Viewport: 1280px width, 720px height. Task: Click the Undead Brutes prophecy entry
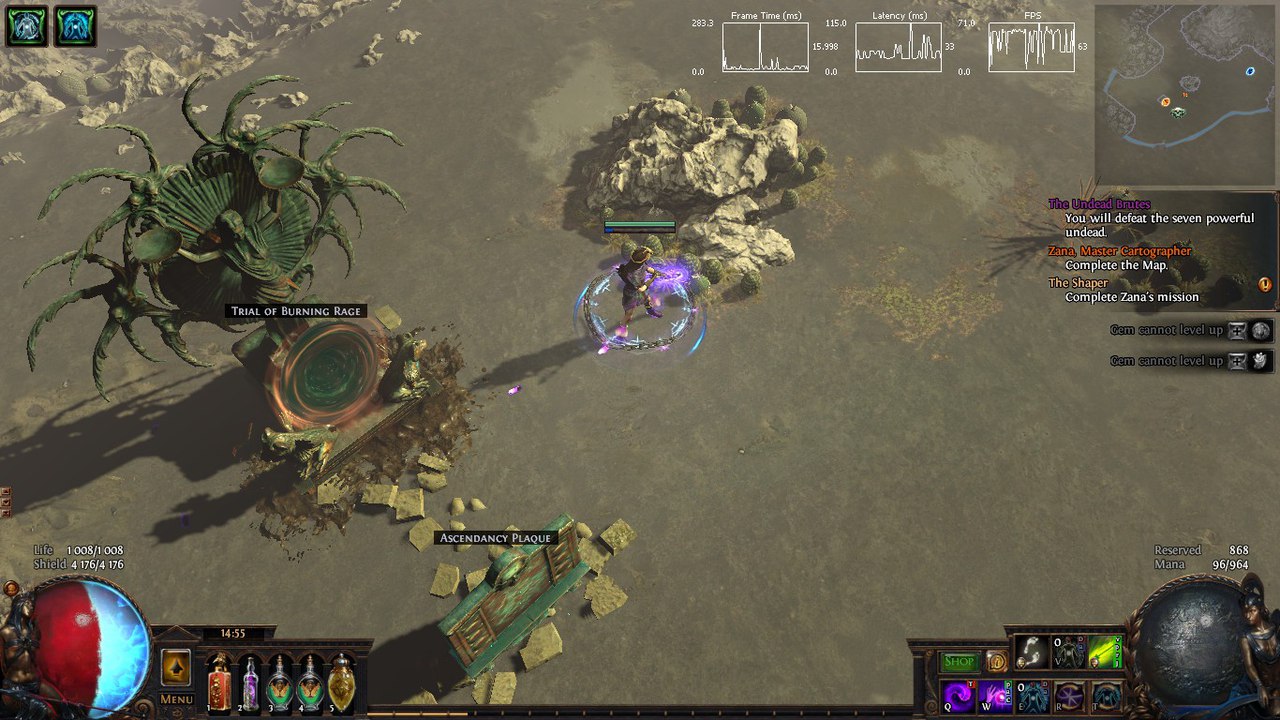point(1099,204)
